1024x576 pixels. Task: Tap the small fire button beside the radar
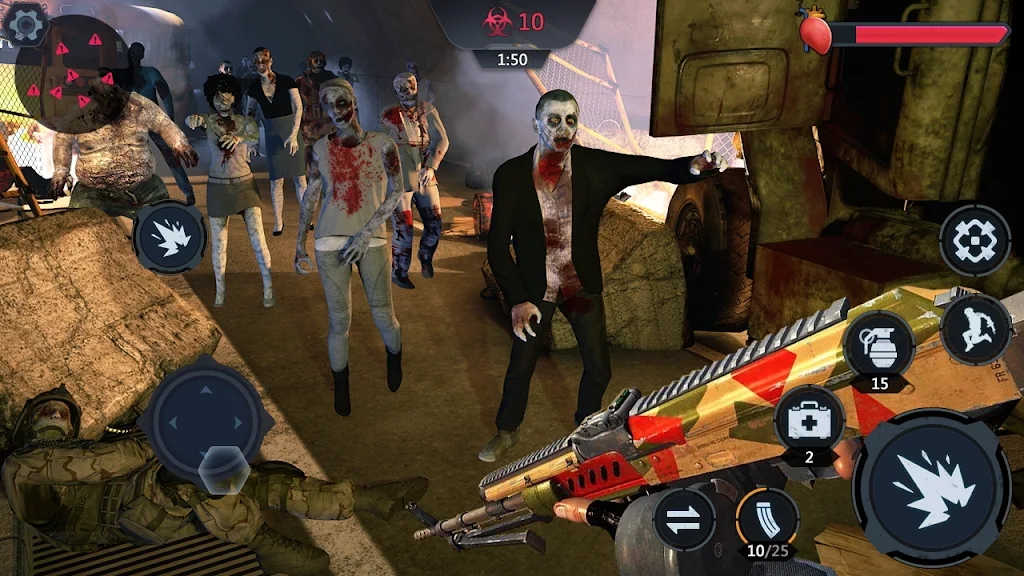pos(170,238)
